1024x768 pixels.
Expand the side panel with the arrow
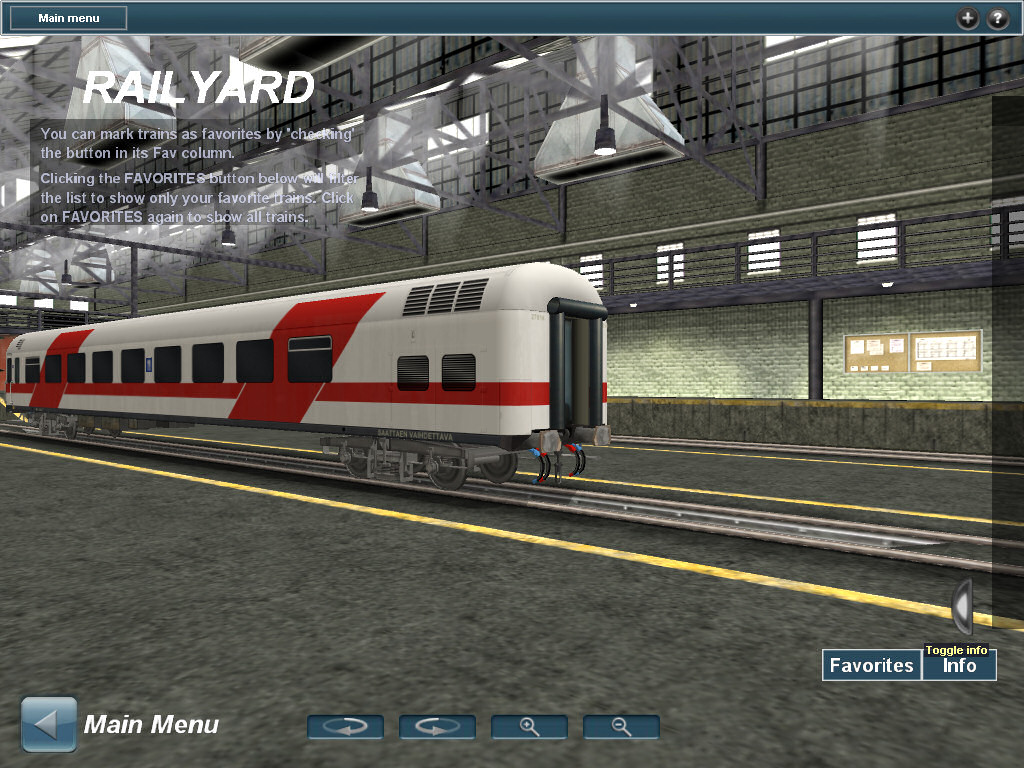pos(961,606)
